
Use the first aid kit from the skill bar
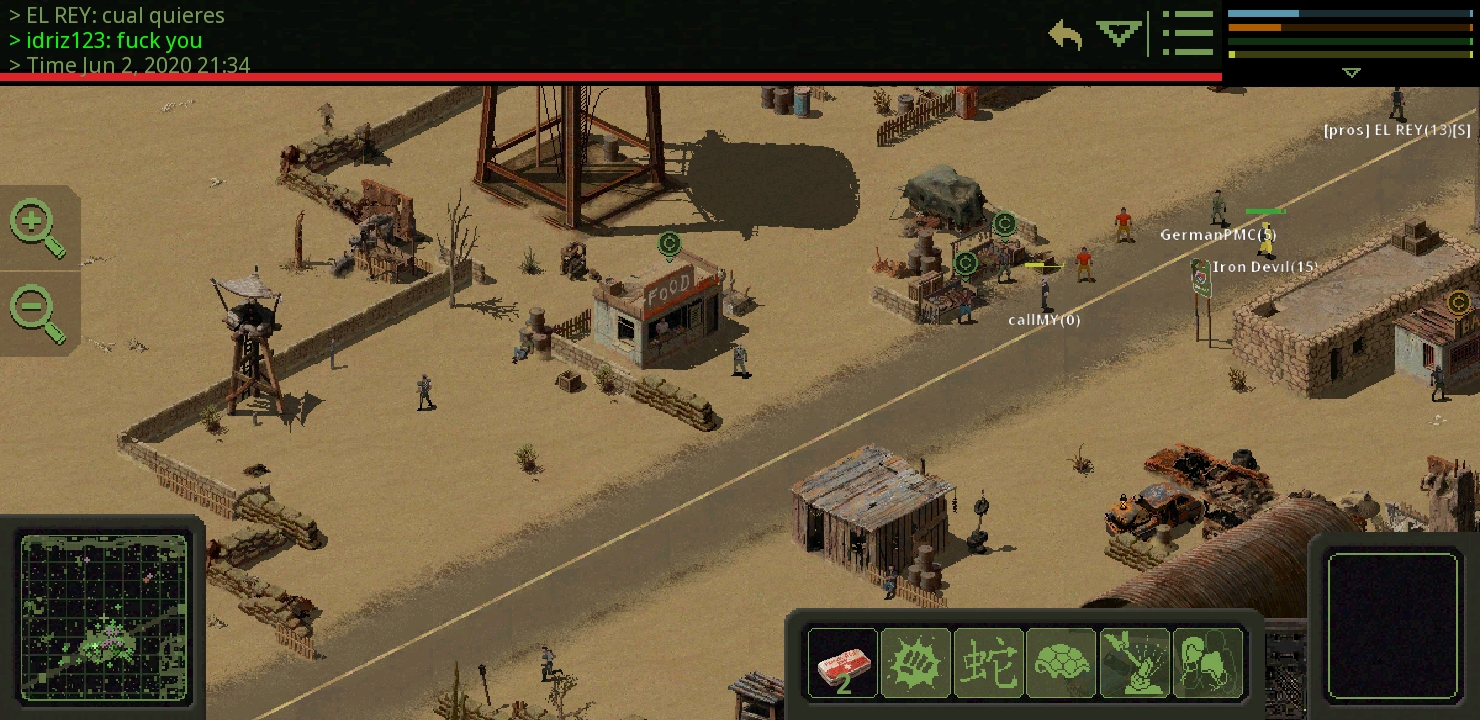(x=843, y=662)
